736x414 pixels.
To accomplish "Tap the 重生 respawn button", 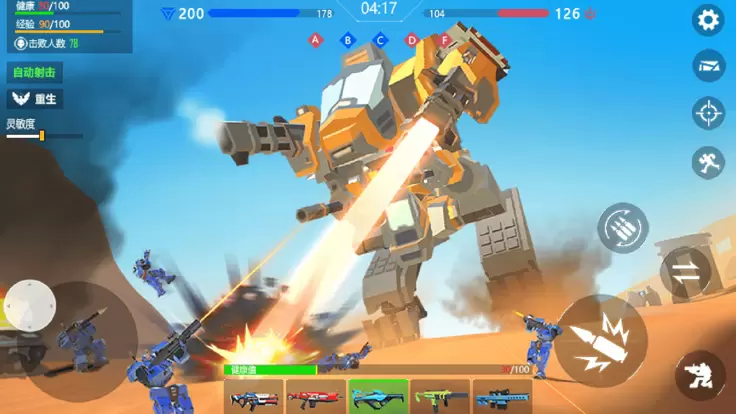I will [x=34, y=99].
